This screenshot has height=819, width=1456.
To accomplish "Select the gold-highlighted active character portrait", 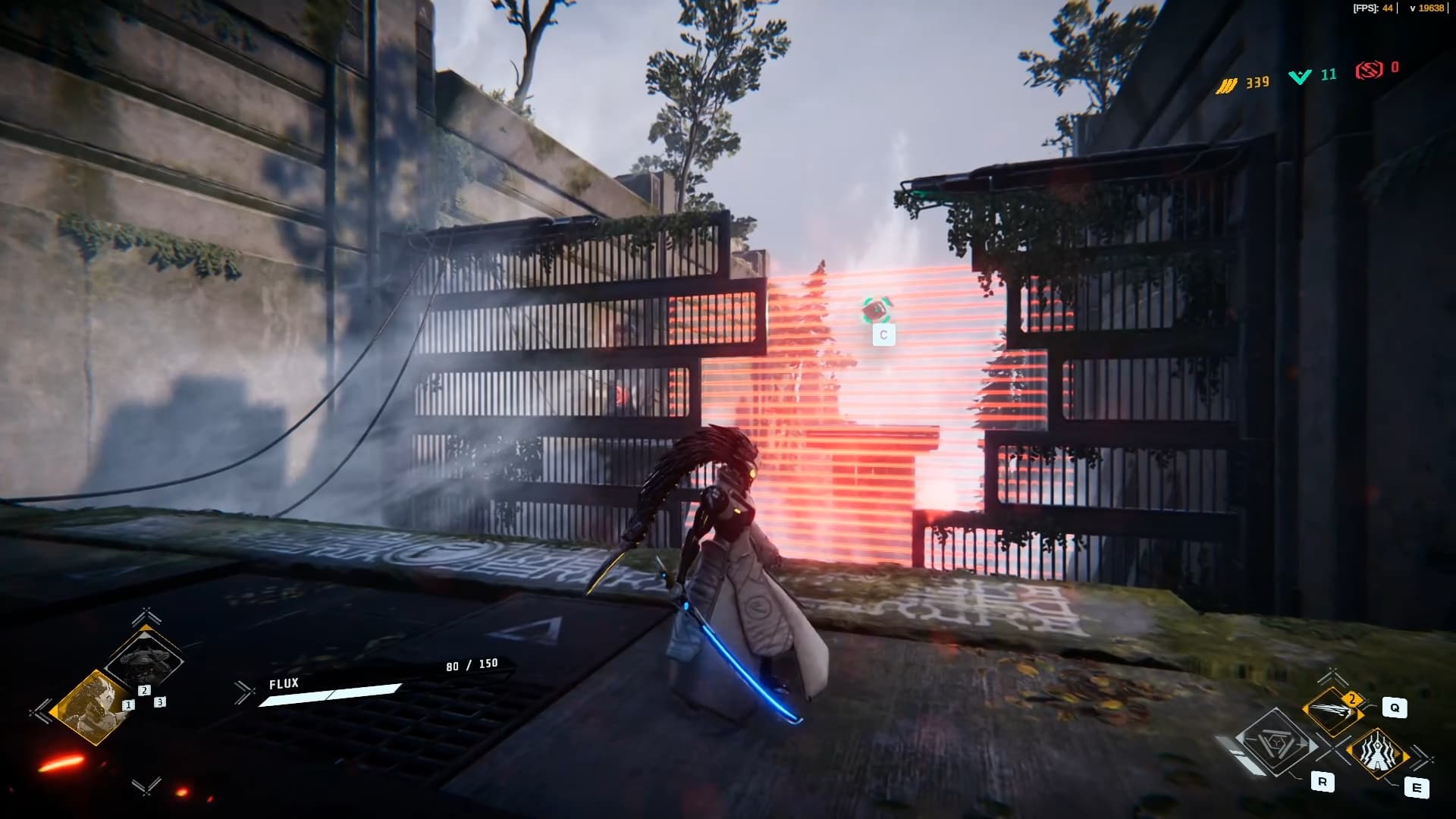I will tap(94, 707).
